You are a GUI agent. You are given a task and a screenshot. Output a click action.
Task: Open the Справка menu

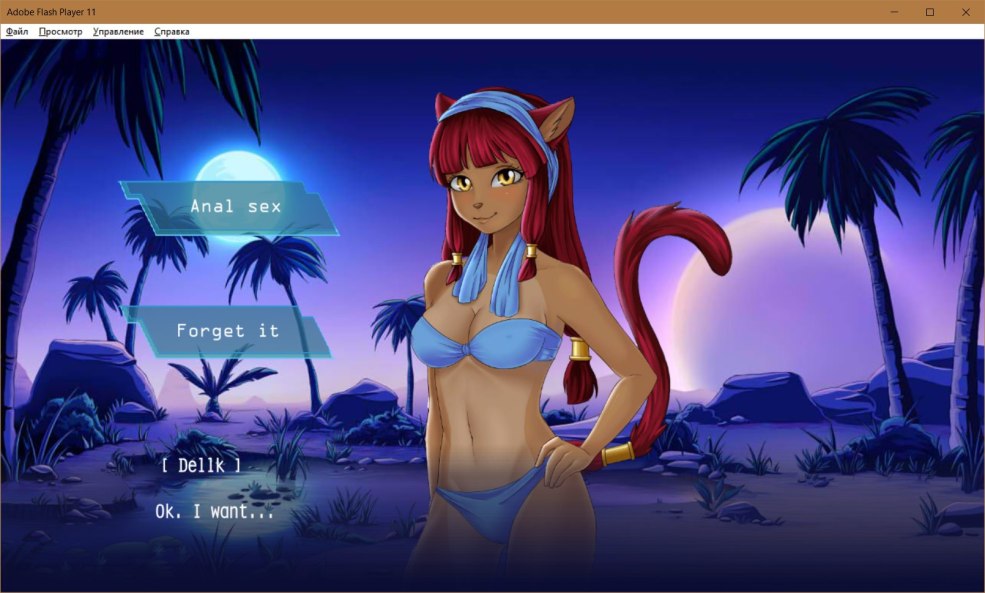172,32
